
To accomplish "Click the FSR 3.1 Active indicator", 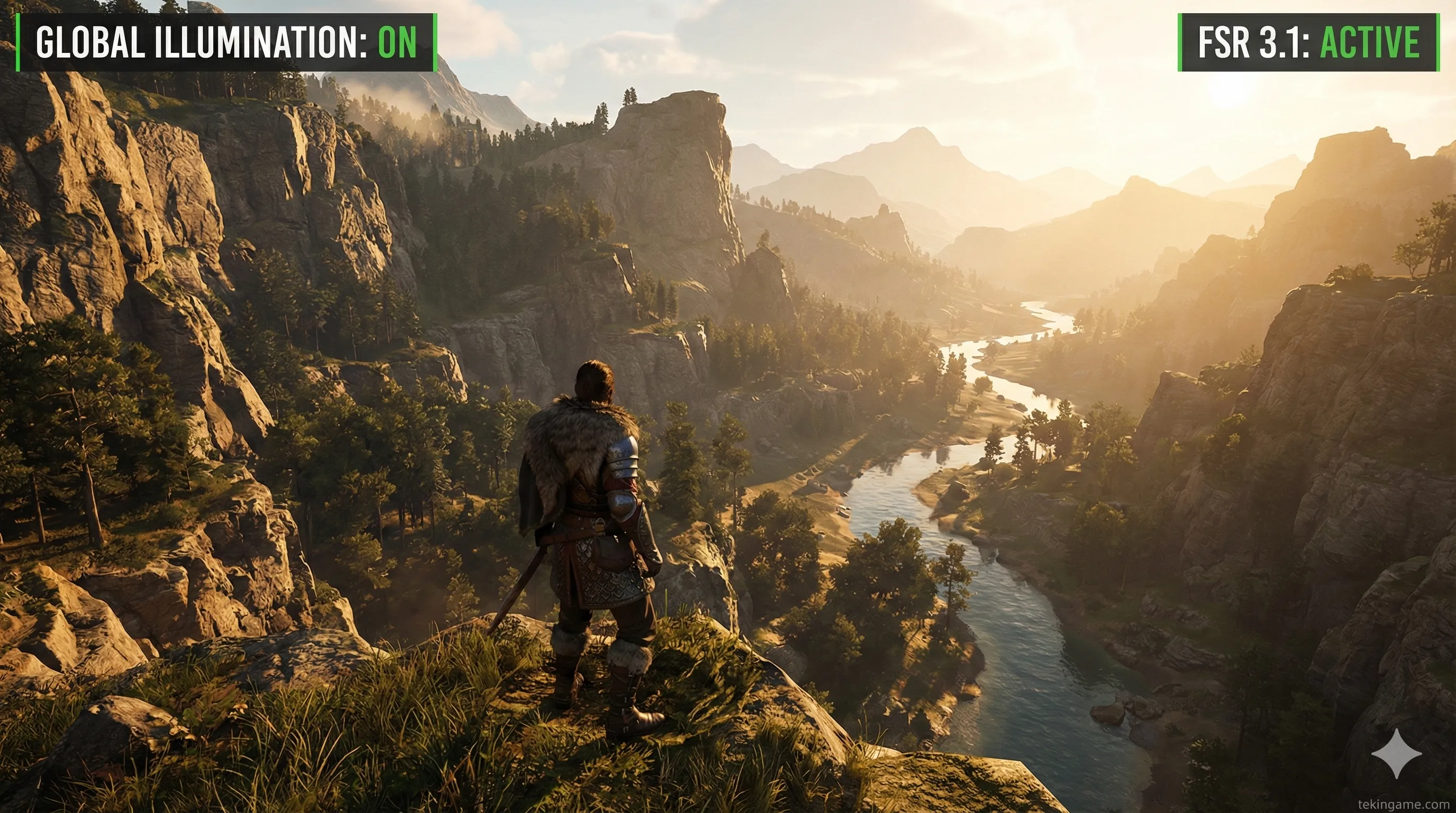I will point(1308,42).
